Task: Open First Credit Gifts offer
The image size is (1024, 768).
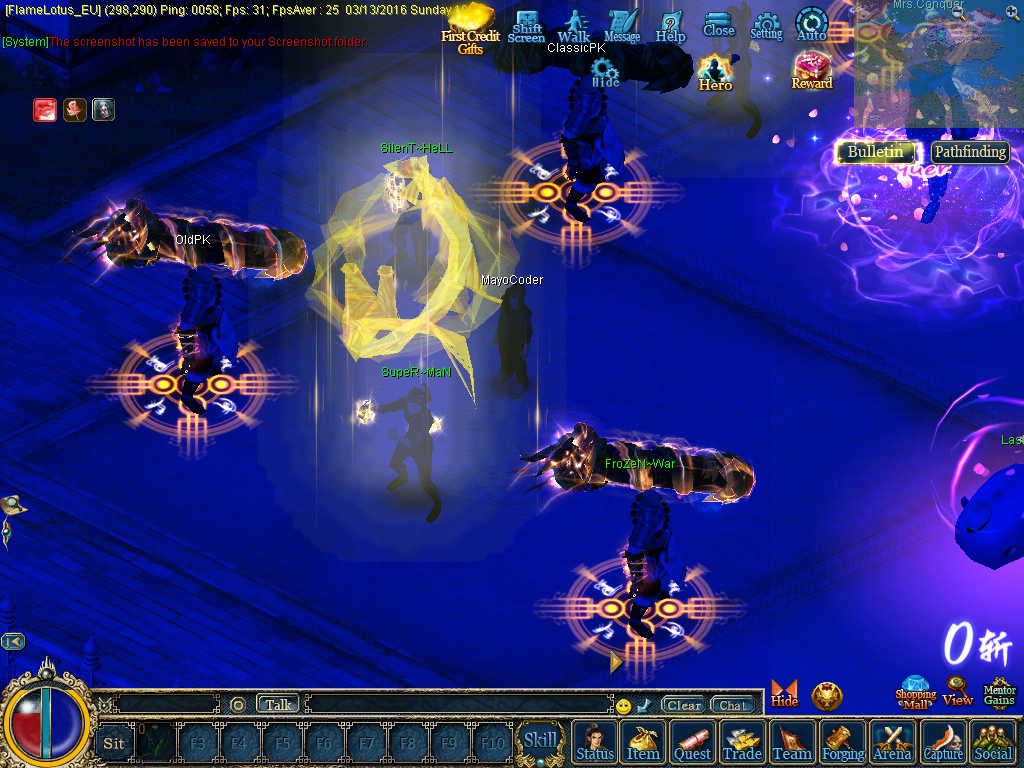Action: 470,28
